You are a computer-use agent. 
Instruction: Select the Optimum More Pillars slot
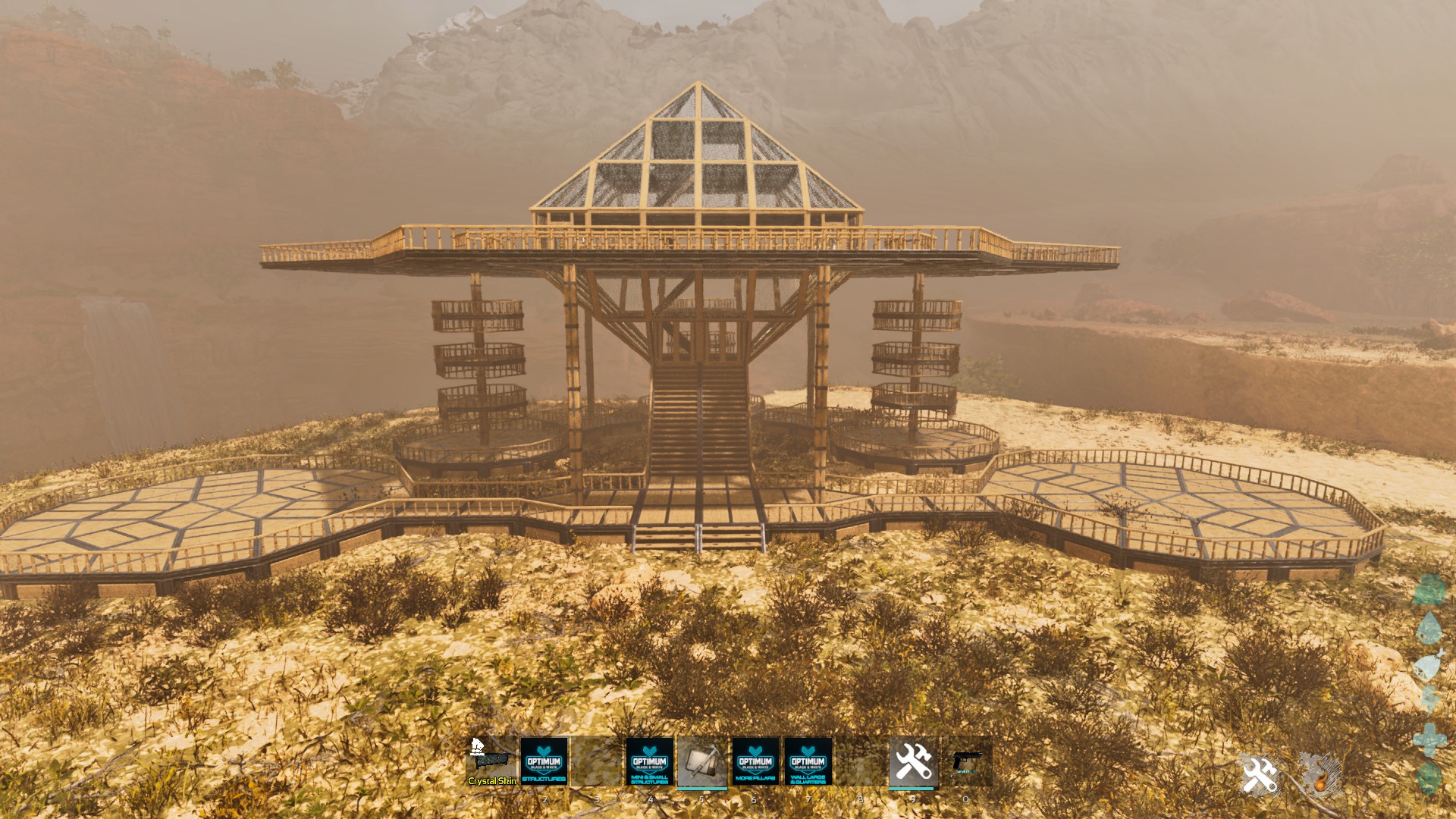tap(755, 761)
